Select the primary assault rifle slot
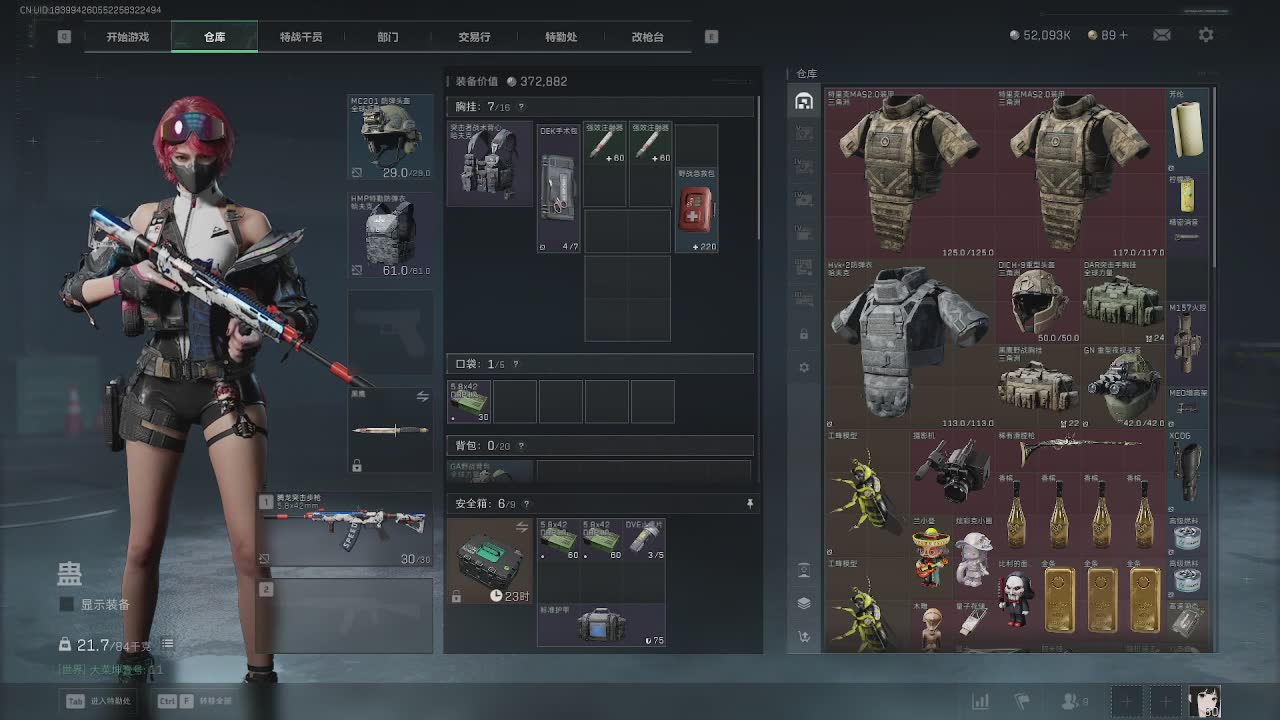This screenshot has width=1280, height=720. [x=346, y=528]
